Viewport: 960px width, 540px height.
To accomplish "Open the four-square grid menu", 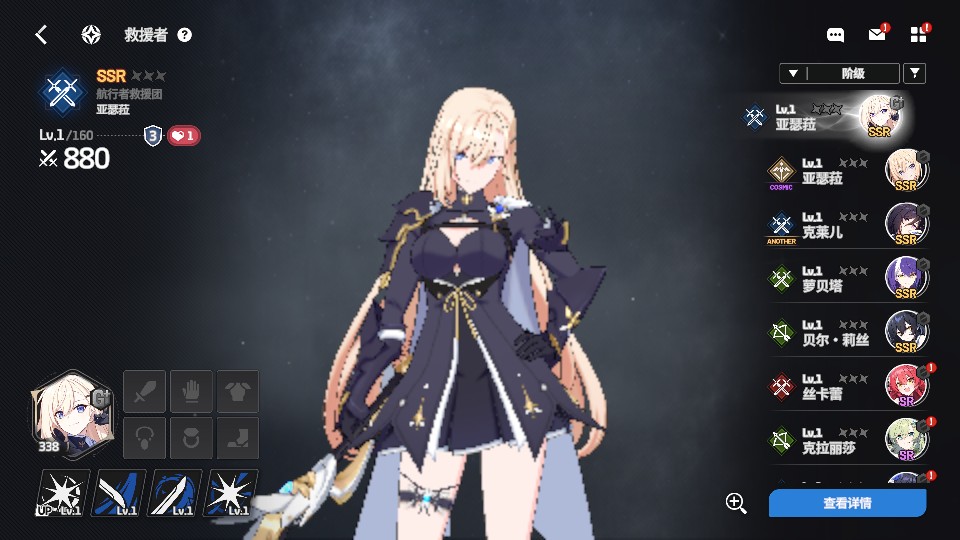I will 919,35.
